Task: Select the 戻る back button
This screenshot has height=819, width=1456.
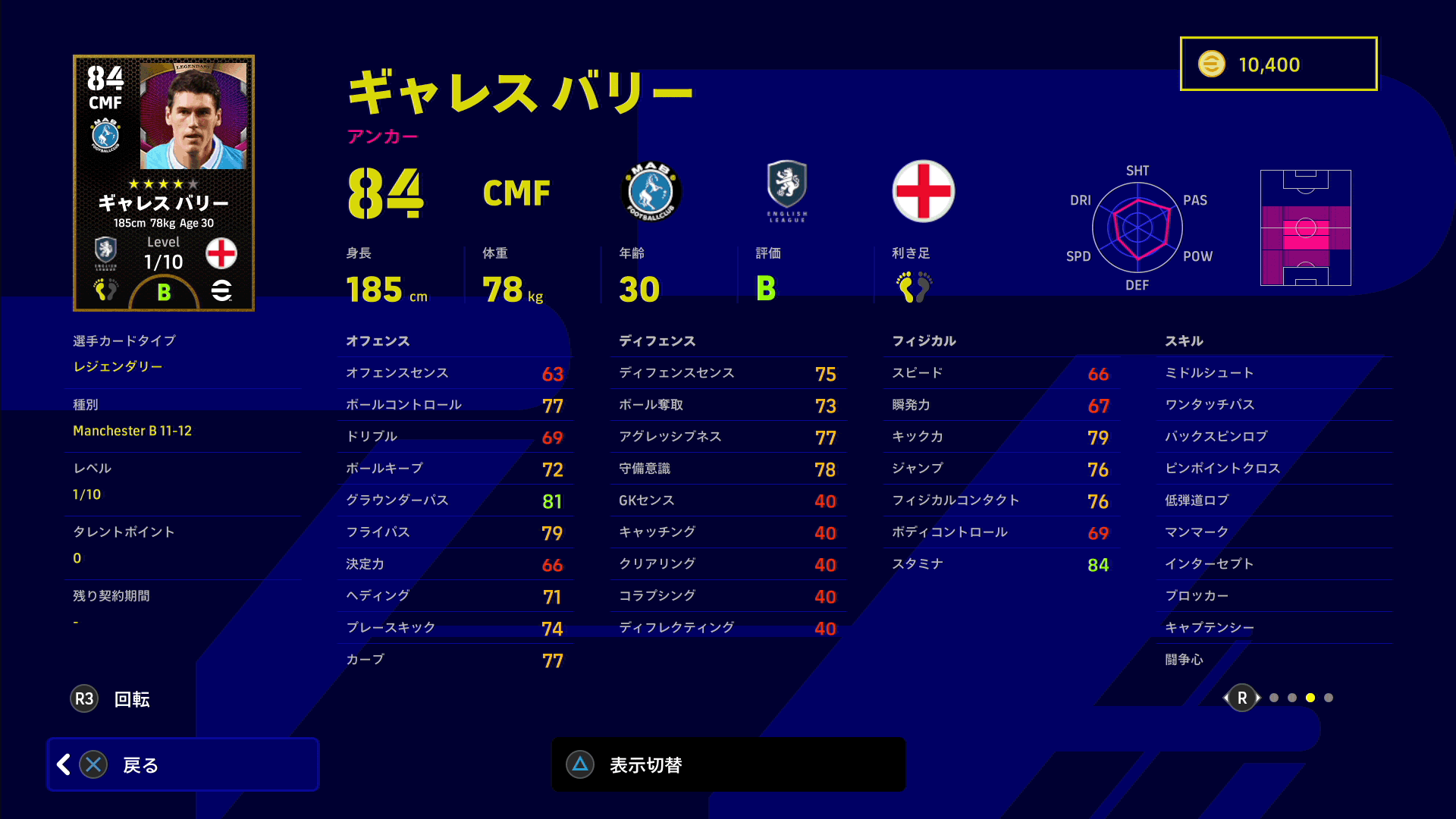Action: (182, 764)
